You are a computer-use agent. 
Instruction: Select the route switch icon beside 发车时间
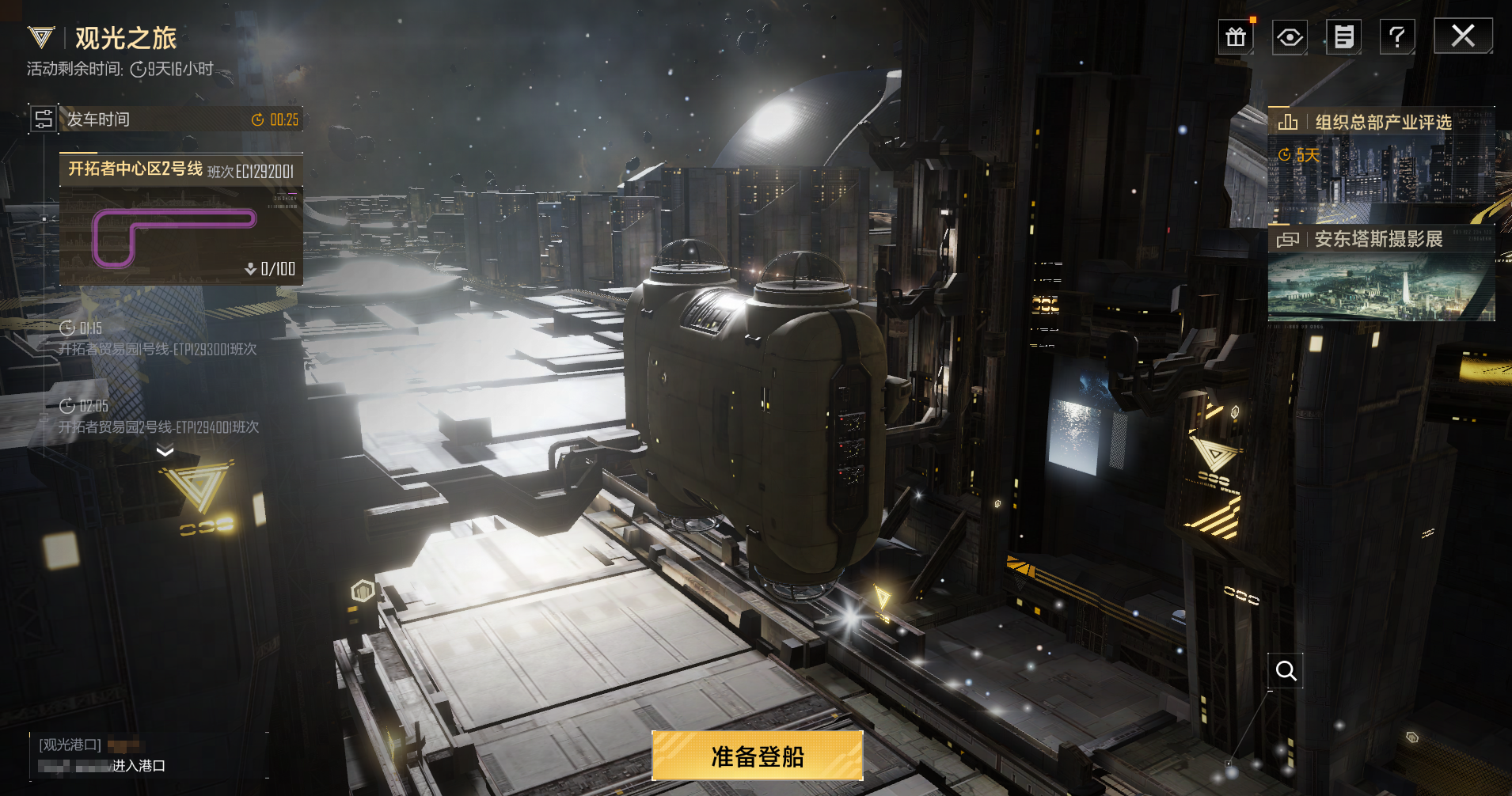(44, 119)
